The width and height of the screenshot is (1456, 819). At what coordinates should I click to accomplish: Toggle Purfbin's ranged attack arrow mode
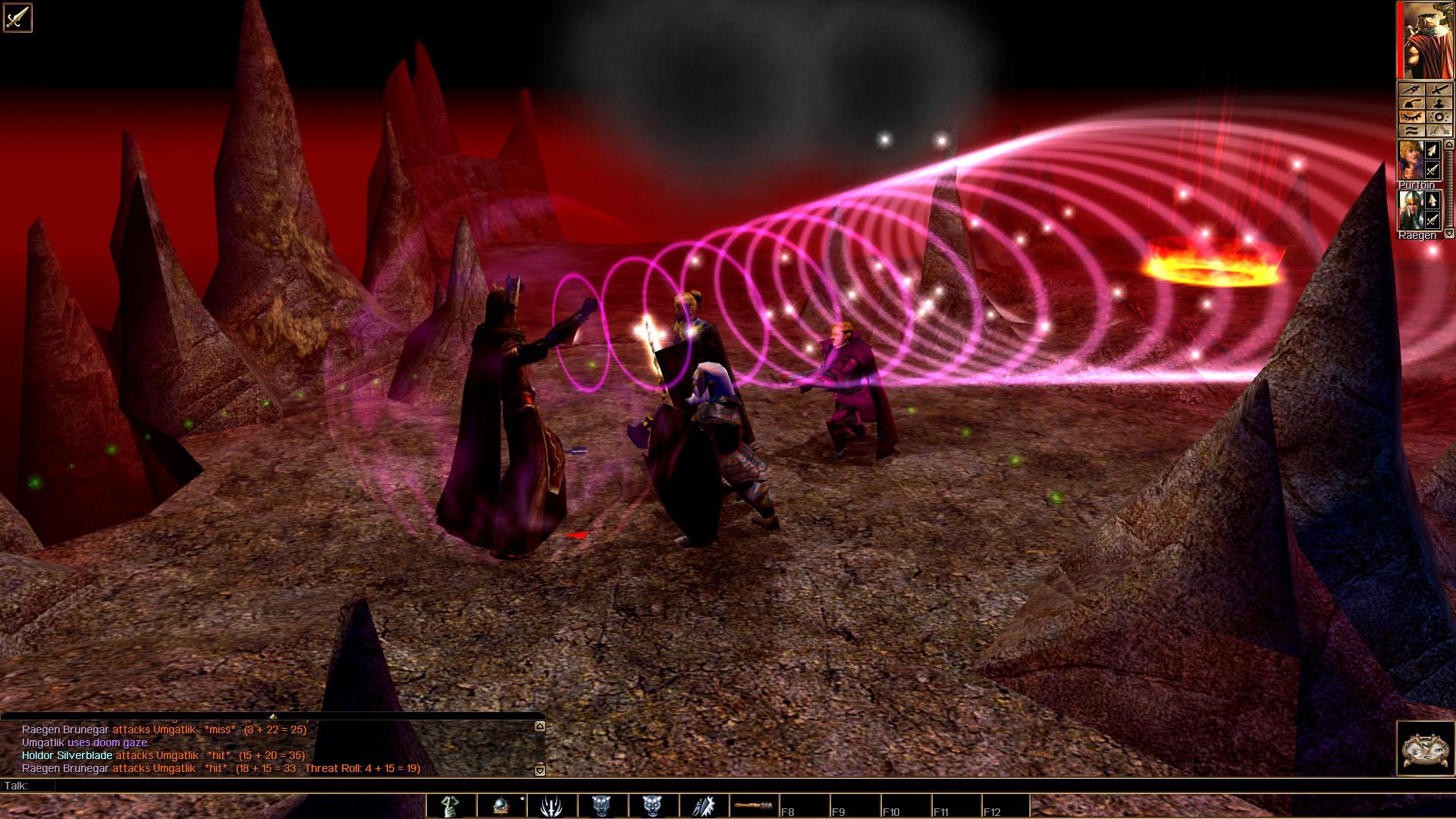[1432, 150]
